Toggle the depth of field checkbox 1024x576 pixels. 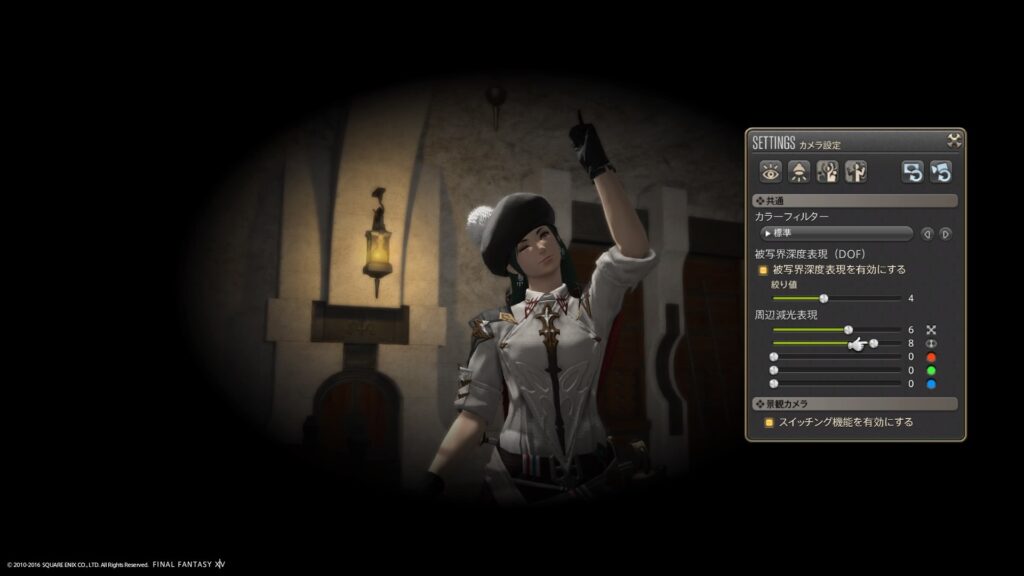764,269
